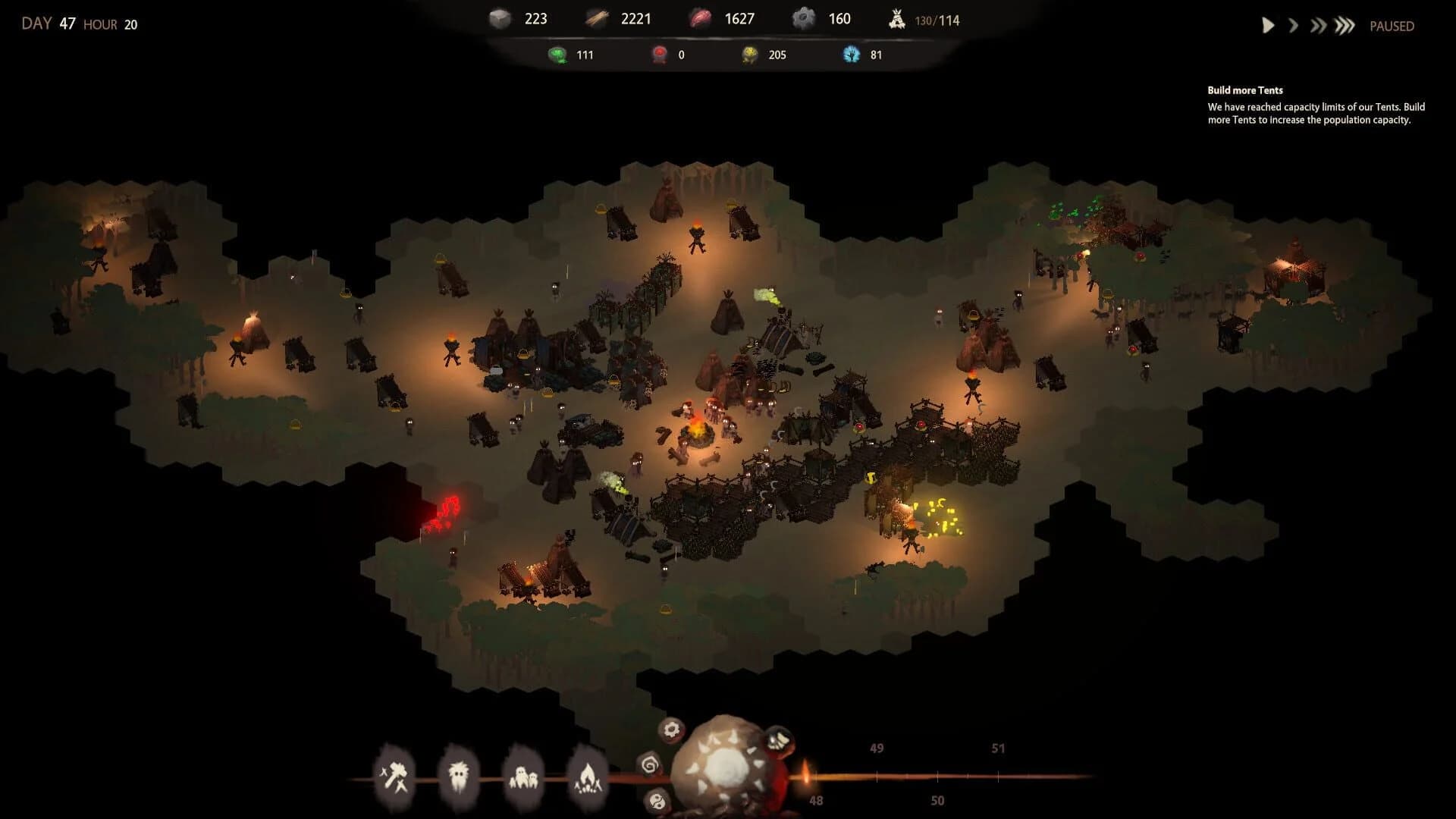Click the food resource icon showing 1627

coord(701,17)
